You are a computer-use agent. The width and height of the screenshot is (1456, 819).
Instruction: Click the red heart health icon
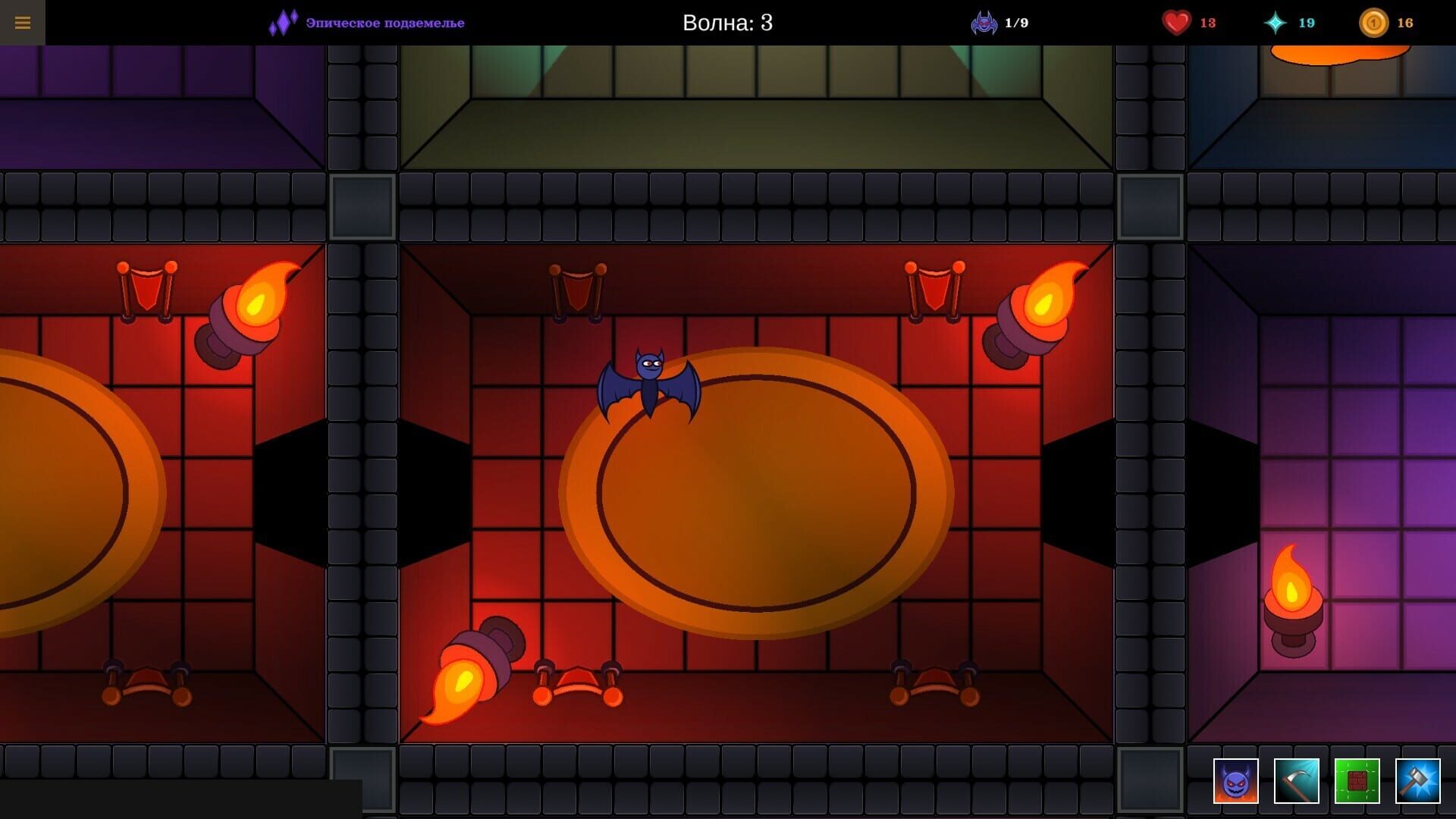pyautogui.click(x=1176, y=22)
